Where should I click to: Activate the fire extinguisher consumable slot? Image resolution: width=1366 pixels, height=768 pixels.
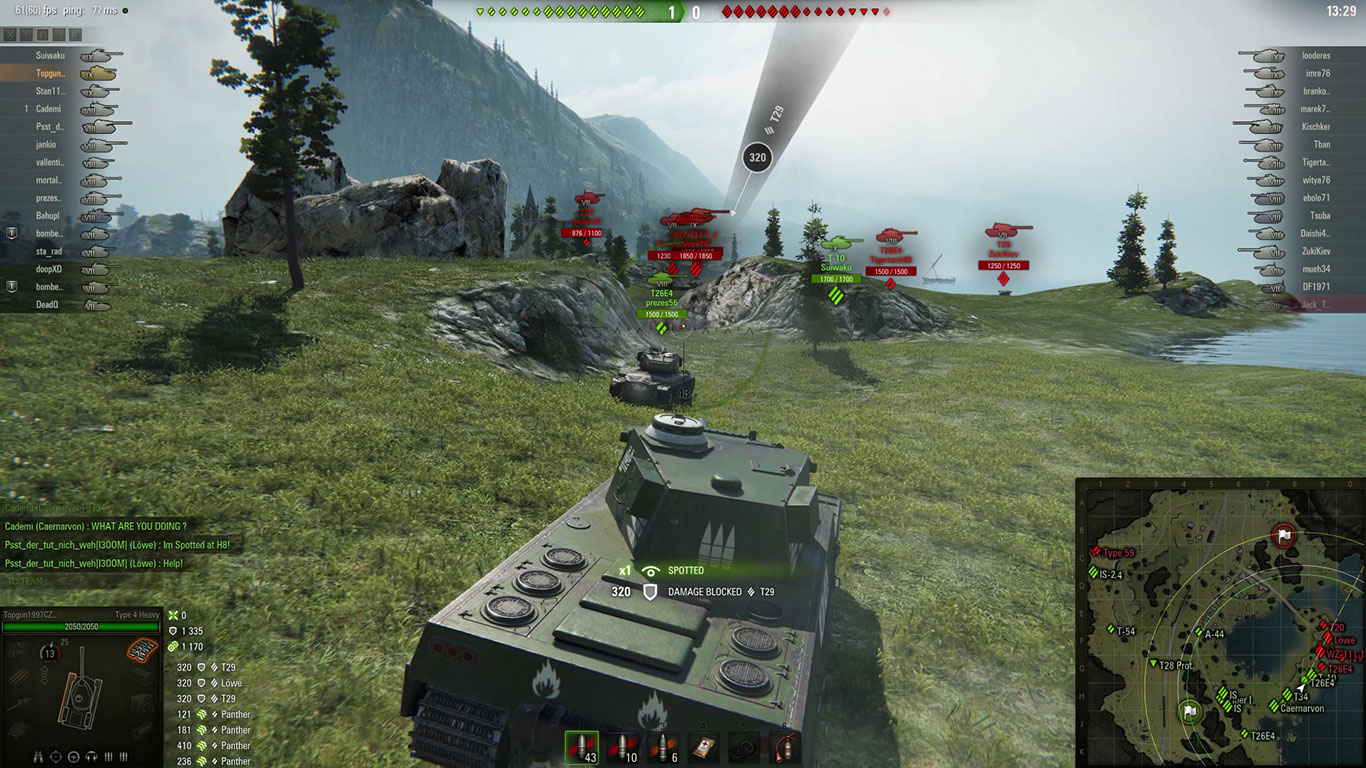(784, 747)
